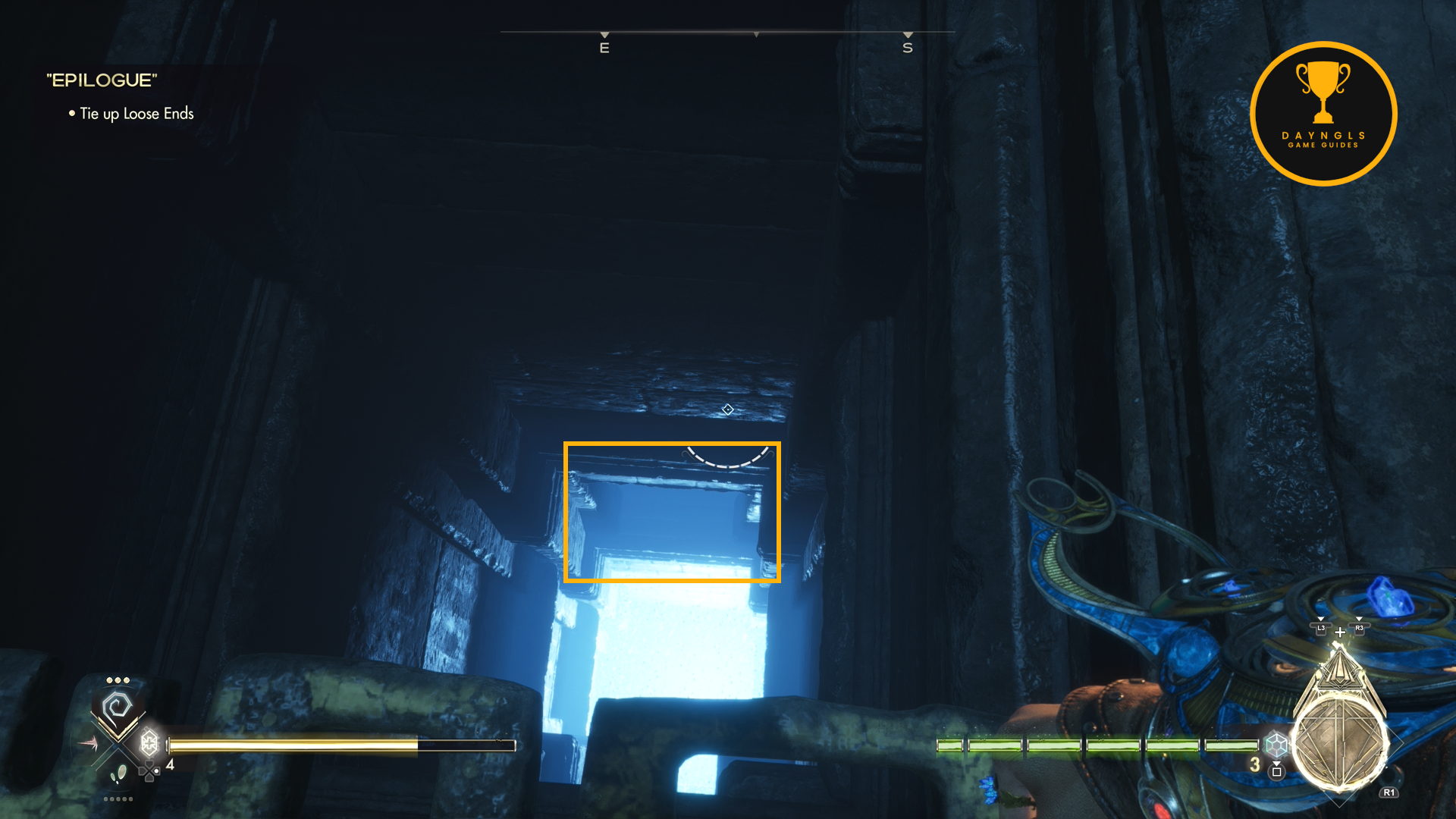Click the Dayngls Game Guides trophy logo
This screenshot has width=1456, height=819.
pos(1323,114)
